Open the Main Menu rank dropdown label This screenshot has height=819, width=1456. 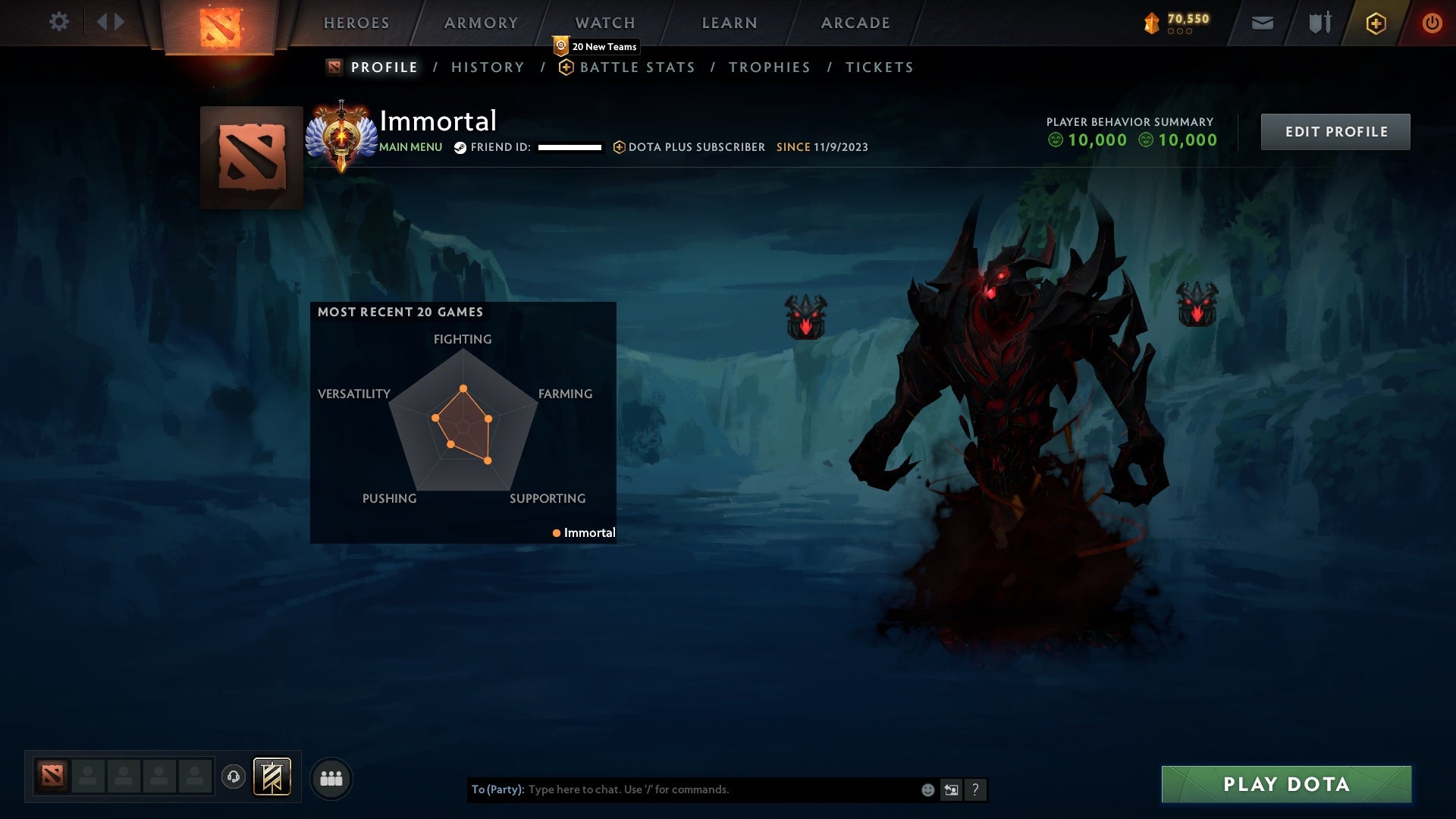[410, 147]
